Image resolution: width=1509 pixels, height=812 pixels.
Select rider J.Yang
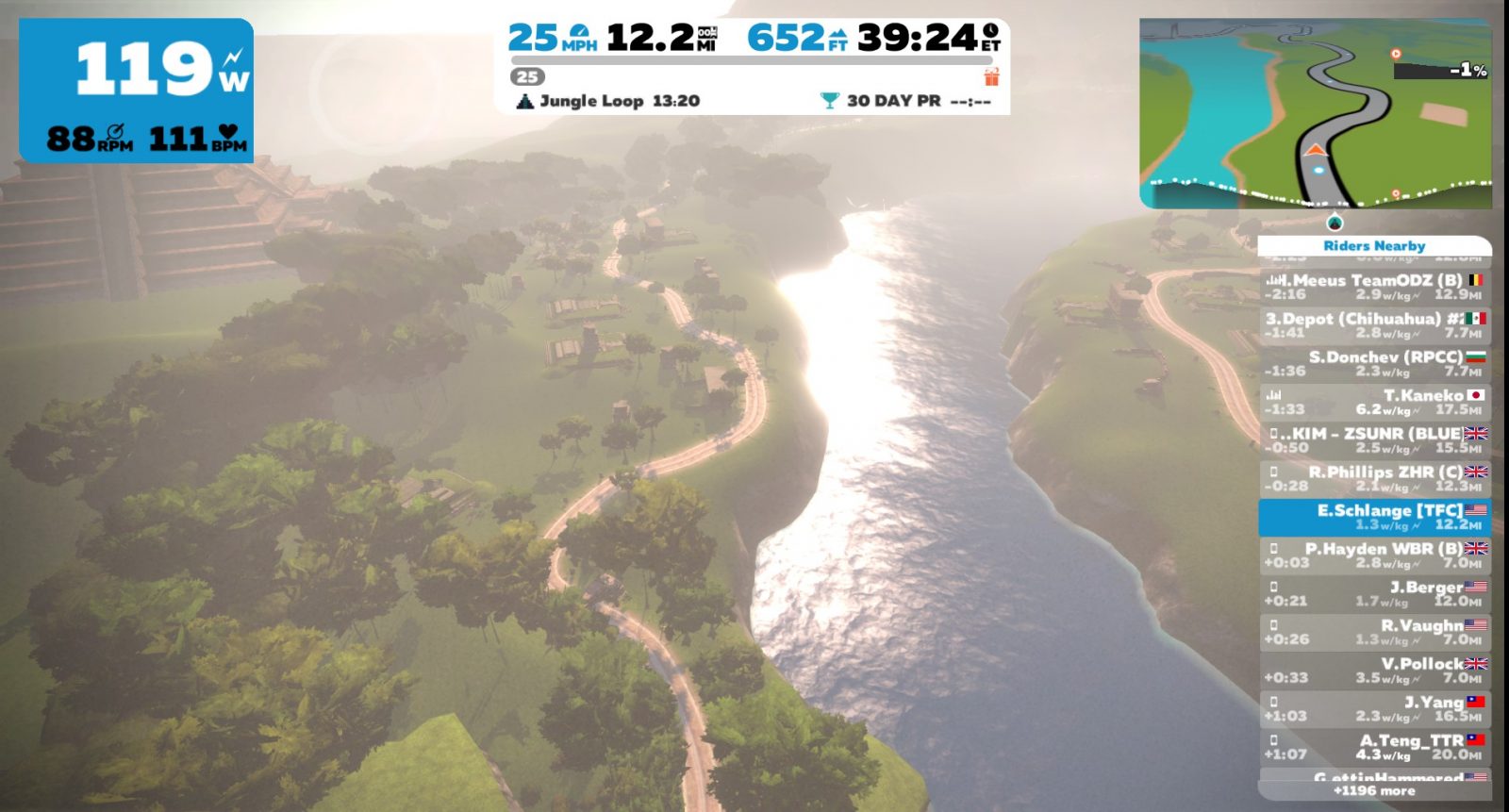pyautogui.click(x=1374, y=708)
